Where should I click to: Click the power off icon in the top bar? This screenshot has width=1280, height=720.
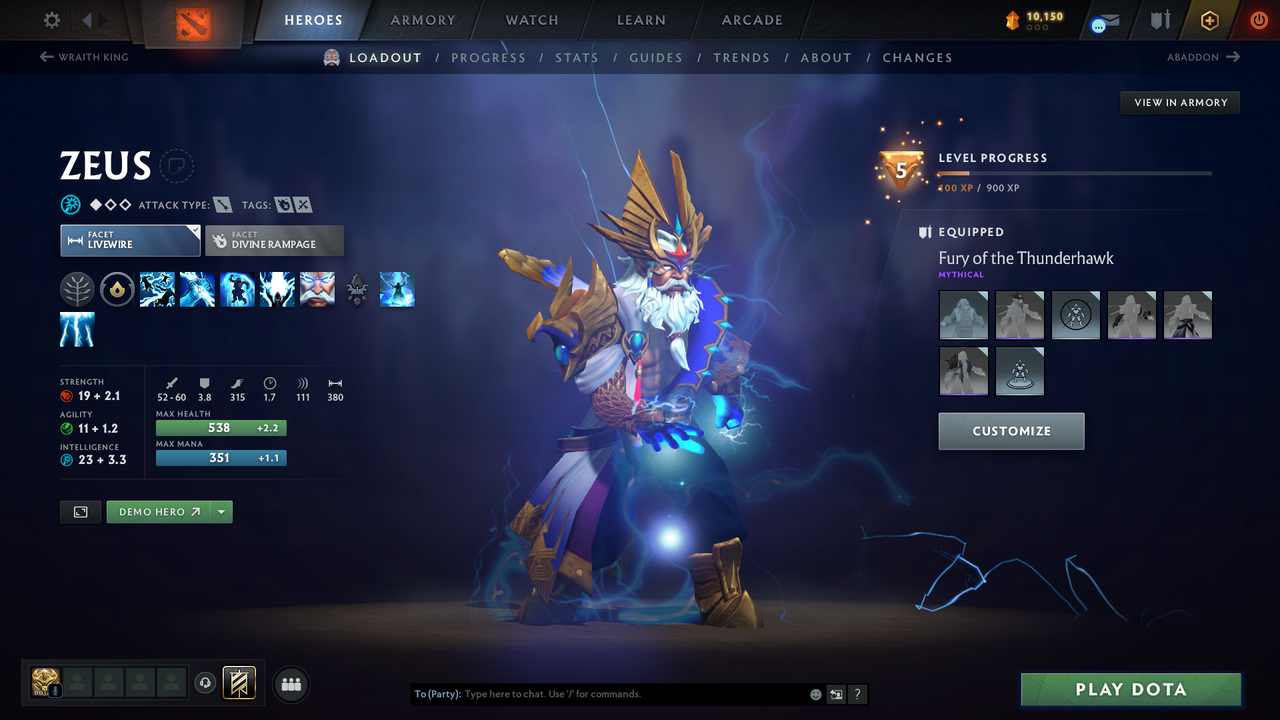1259,19
